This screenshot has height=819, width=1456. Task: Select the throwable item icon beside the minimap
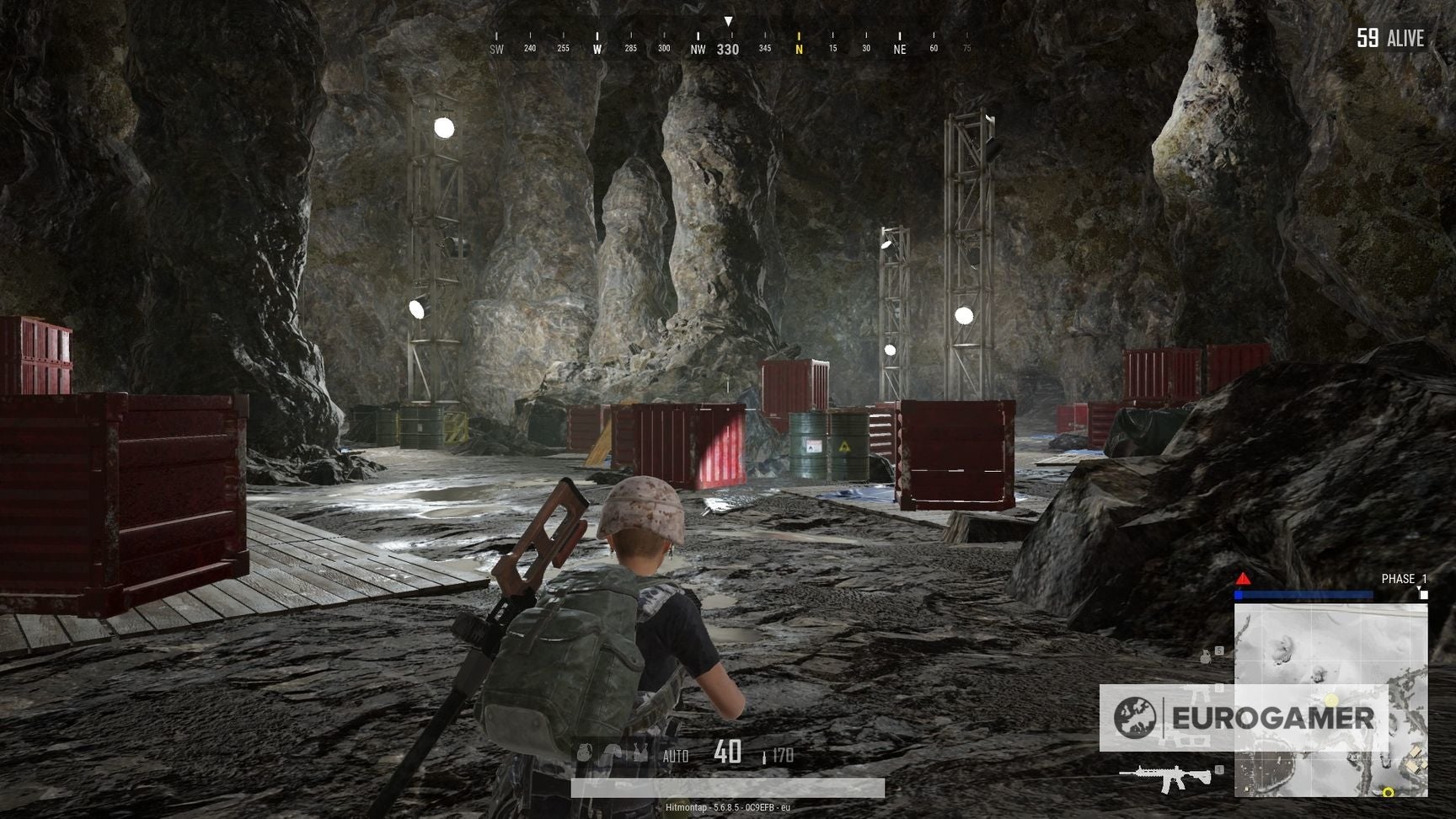click(x=1206, y=656)
